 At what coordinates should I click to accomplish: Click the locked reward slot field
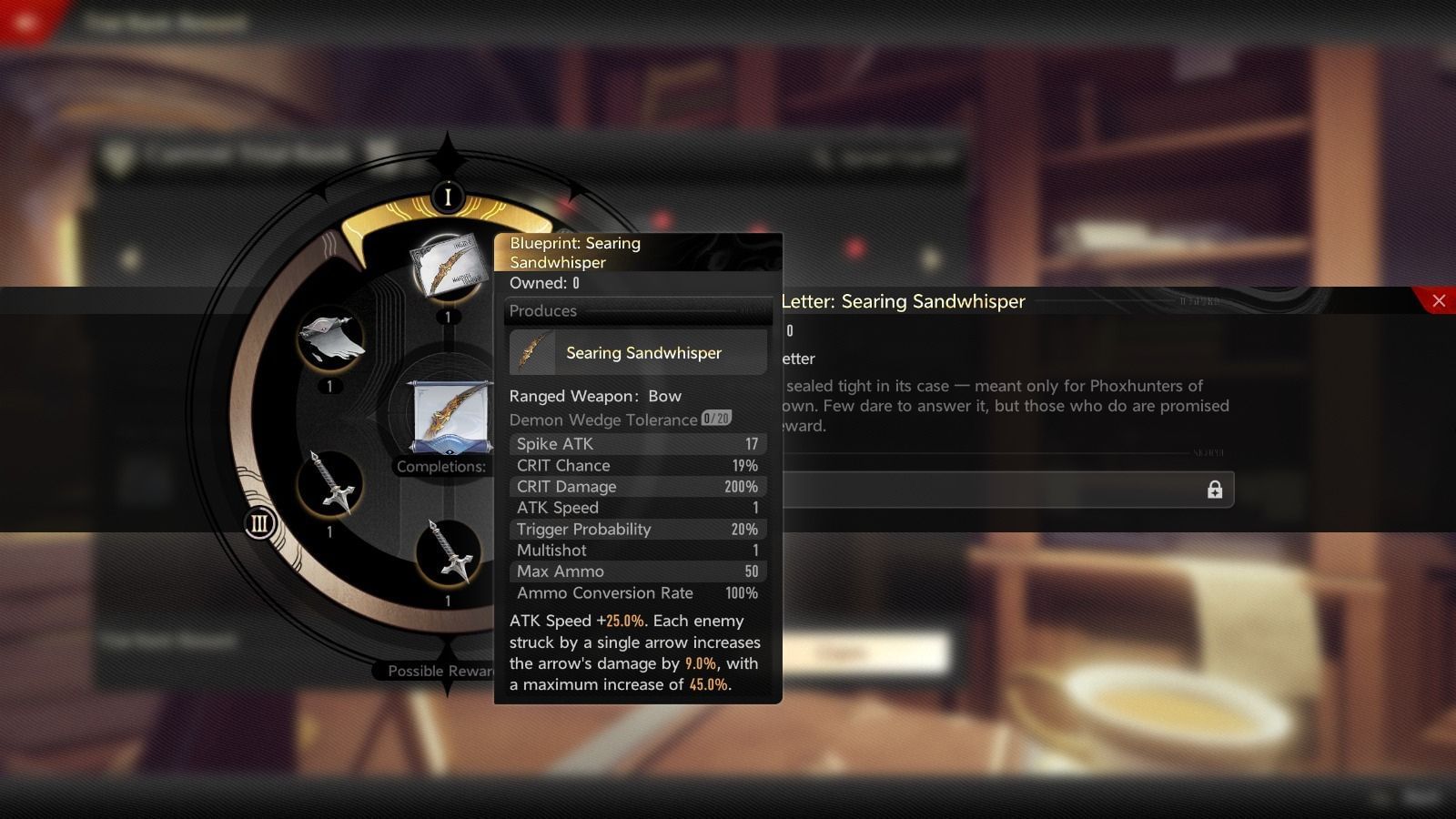point(1001,490)
